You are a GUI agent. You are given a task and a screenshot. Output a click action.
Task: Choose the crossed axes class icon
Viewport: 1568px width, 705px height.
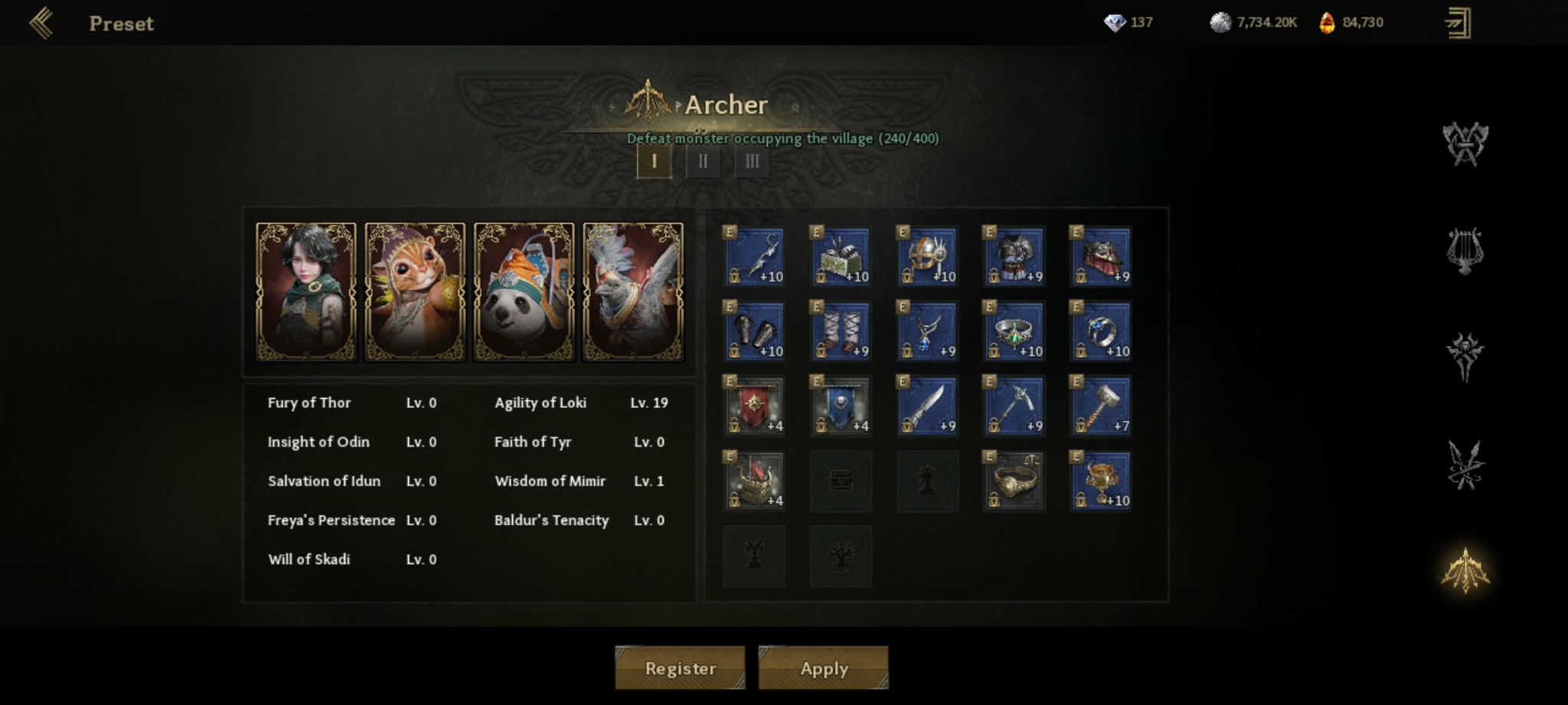click(1465, 144)
